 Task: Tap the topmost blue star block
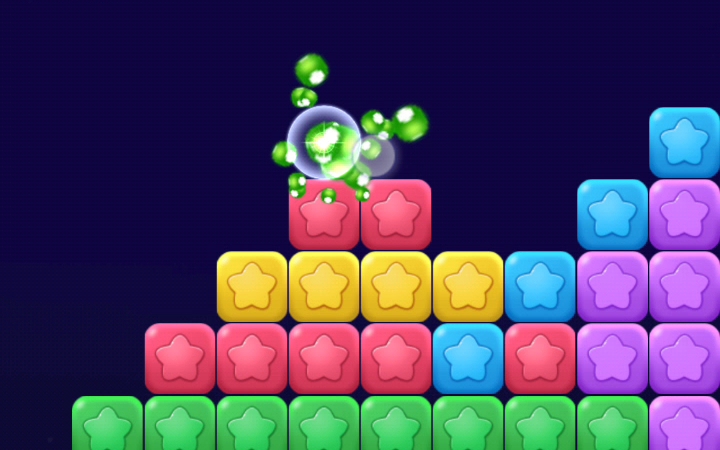(684, 142)
